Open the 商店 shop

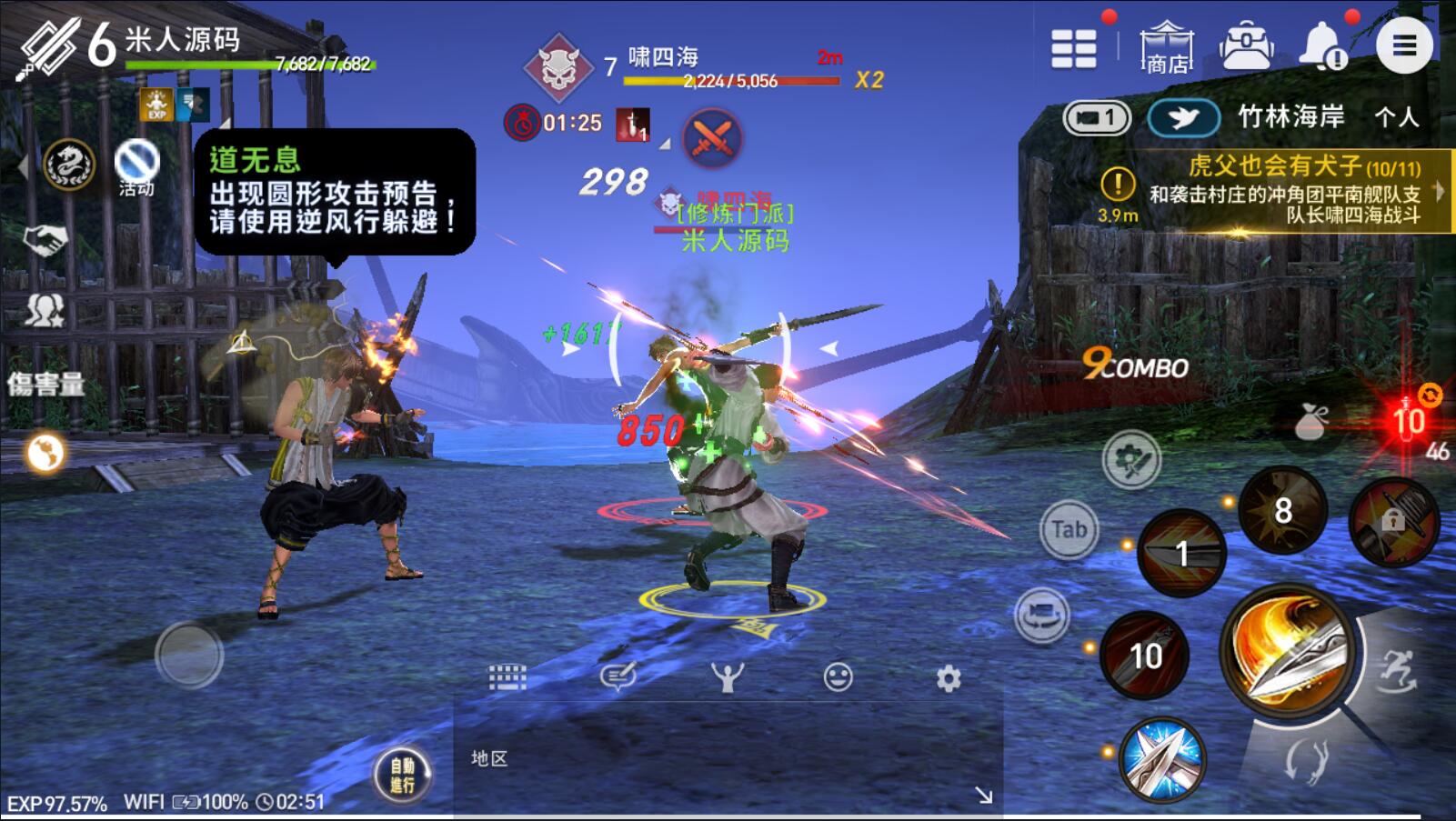[1167, 47]
